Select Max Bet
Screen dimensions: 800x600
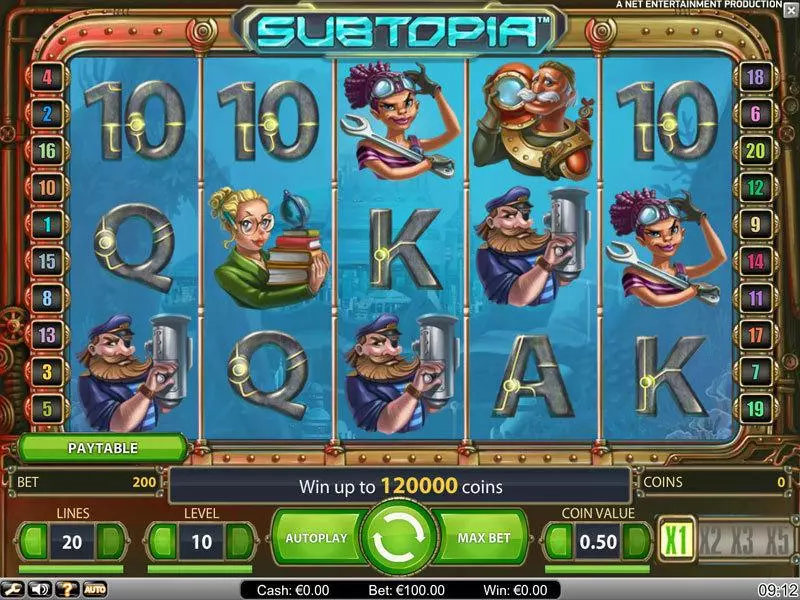tap(484, 538)
